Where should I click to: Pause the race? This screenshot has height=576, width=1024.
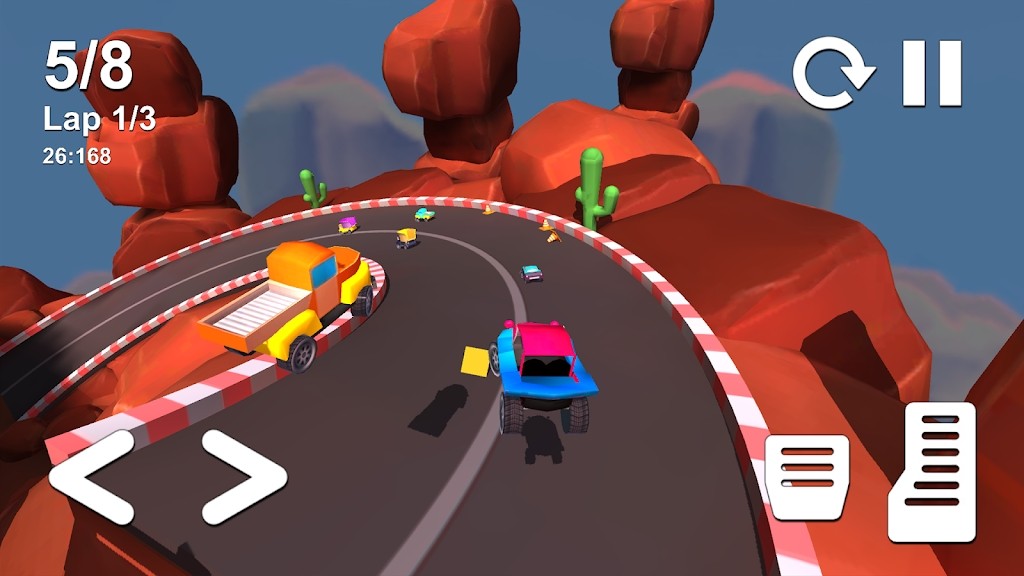click(931, 73)
